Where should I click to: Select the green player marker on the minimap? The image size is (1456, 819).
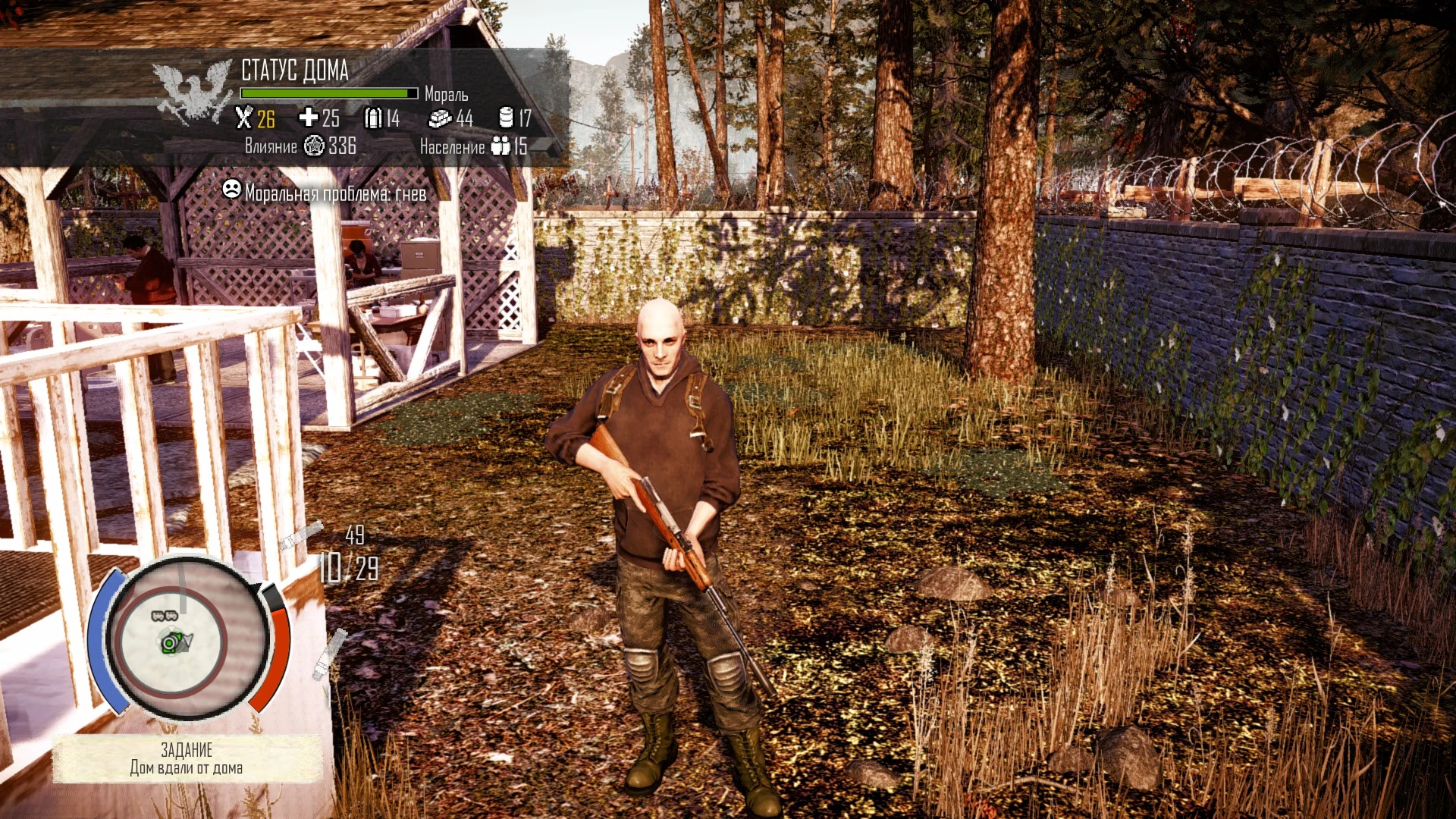(168, 643)
